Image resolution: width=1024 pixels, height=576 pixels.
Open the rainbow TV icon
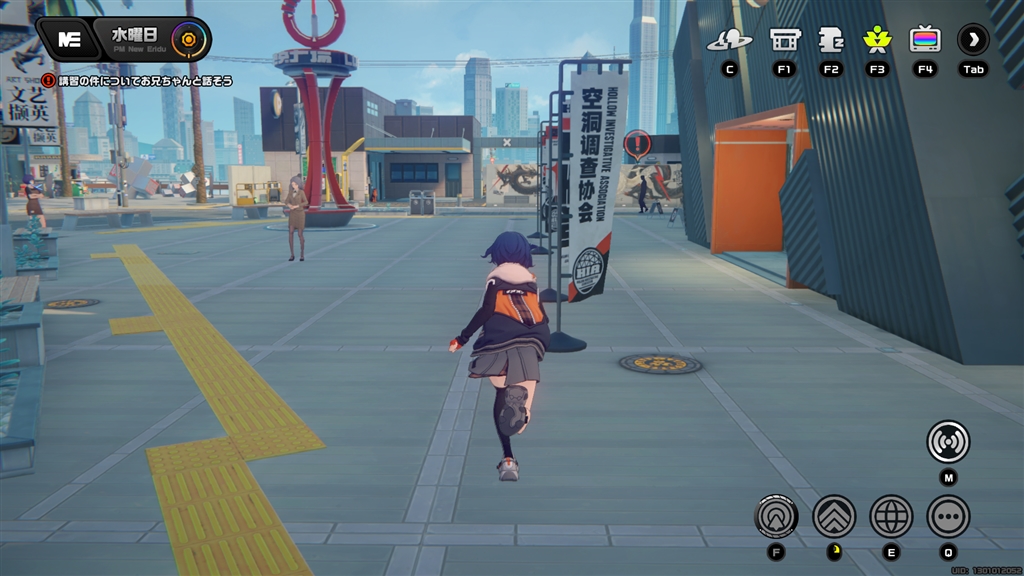coord(925,40)
